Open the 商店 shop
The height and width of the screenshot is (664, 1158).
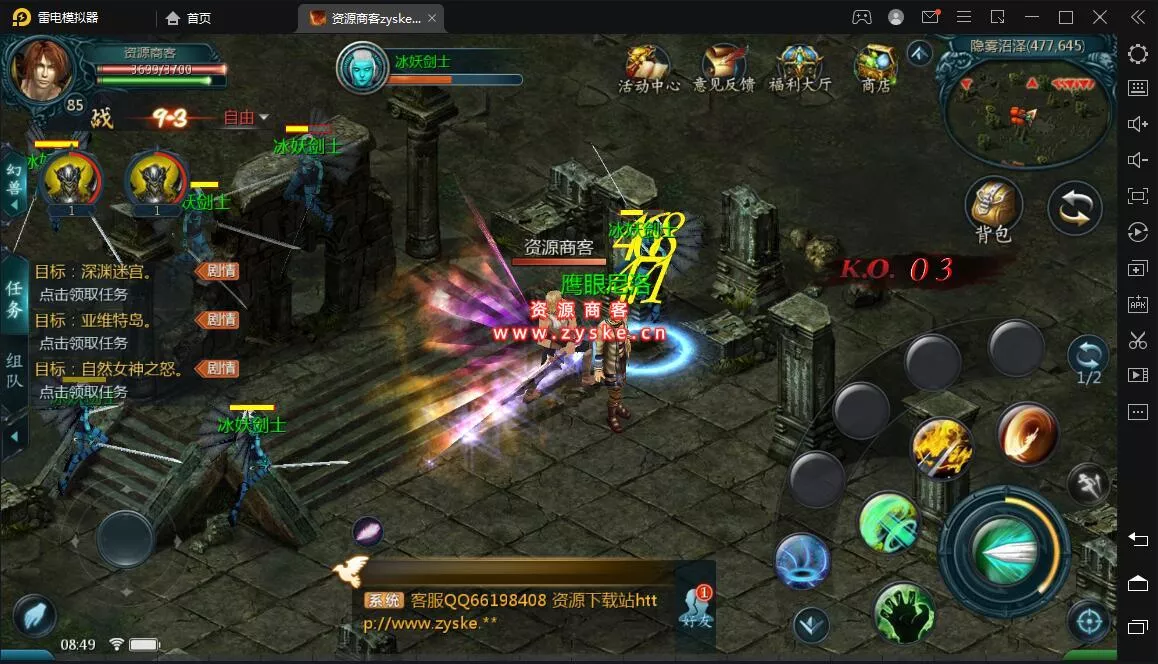[x=875, y=66]
